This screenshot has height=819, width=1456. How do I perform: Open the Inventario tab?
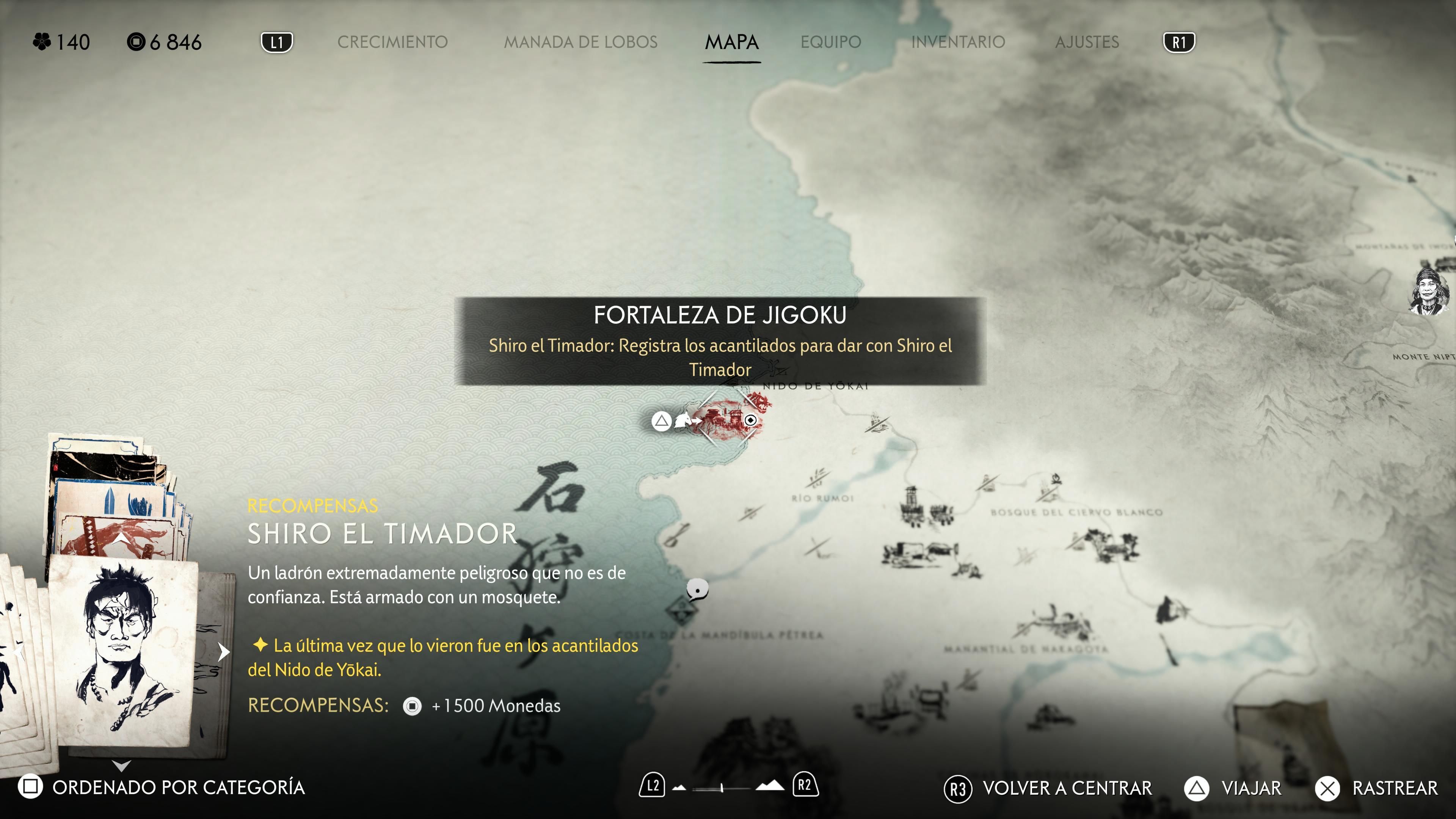(957, 42)
